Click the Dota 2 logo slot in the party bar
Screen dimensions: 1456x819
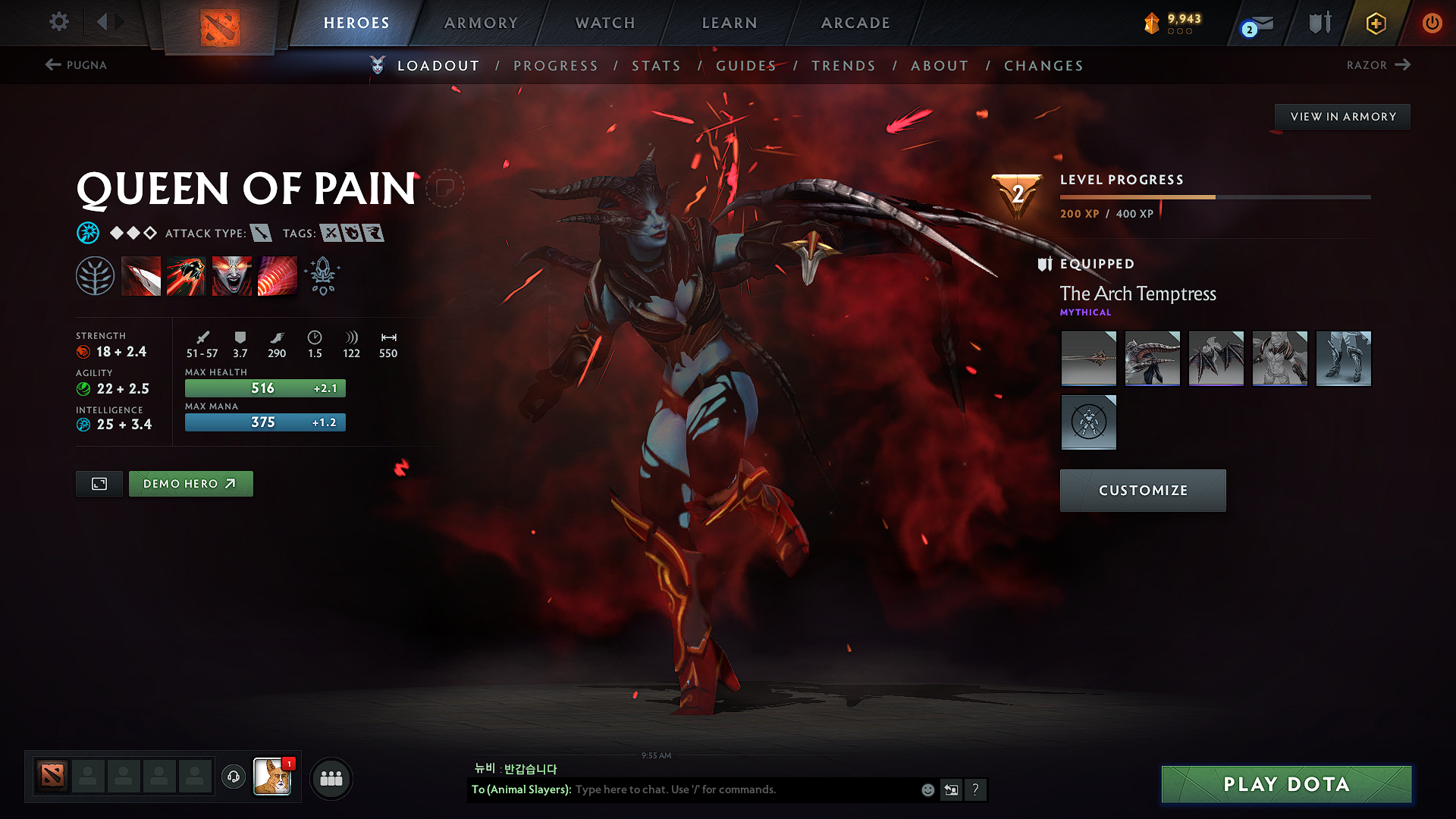51,776
